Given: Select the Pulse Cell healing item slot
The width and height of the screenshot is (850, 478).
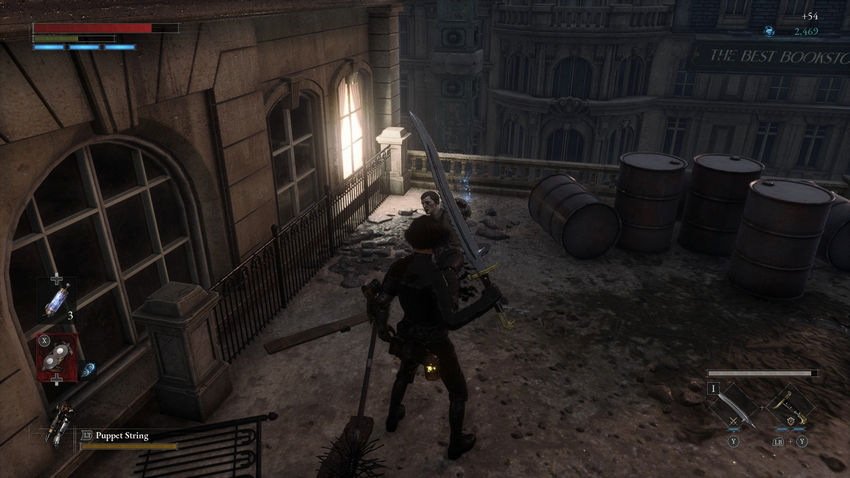Looking at the screenshot, I should tap(54, 297).
